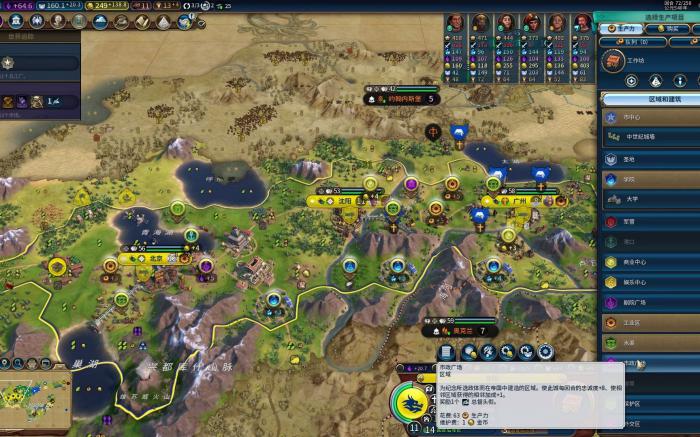Click the yellow dragon city portrait

410,404
